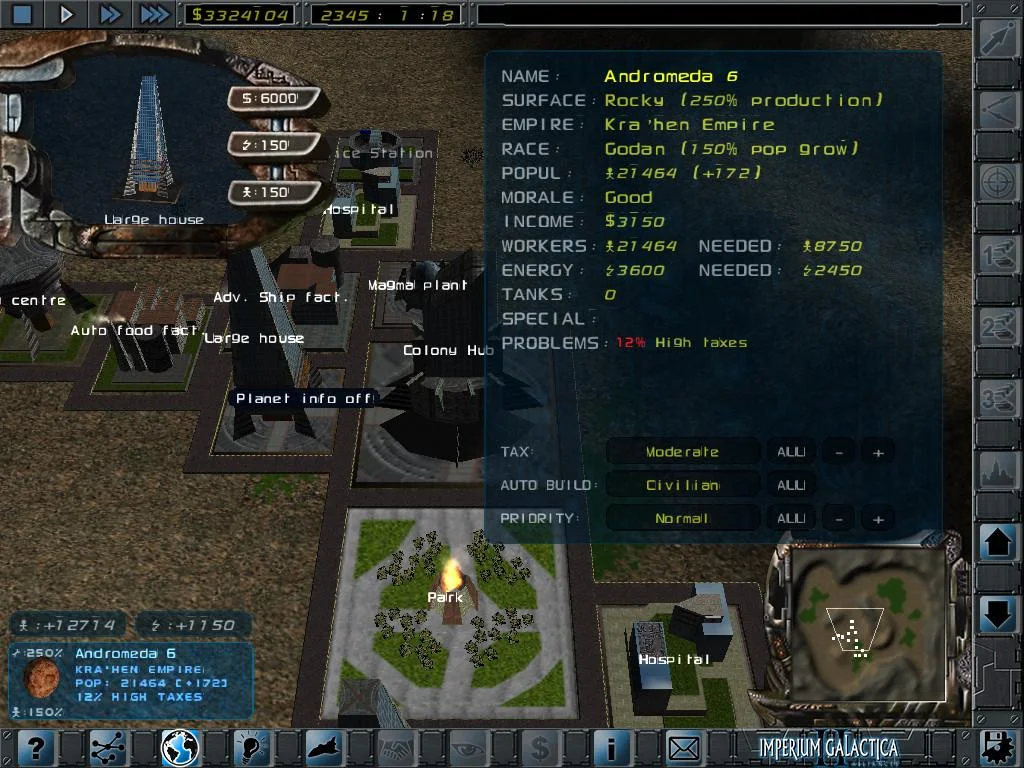Increase the tax level with plus
This screenshot has height=768, width=1024.
[x=878, y=452]
